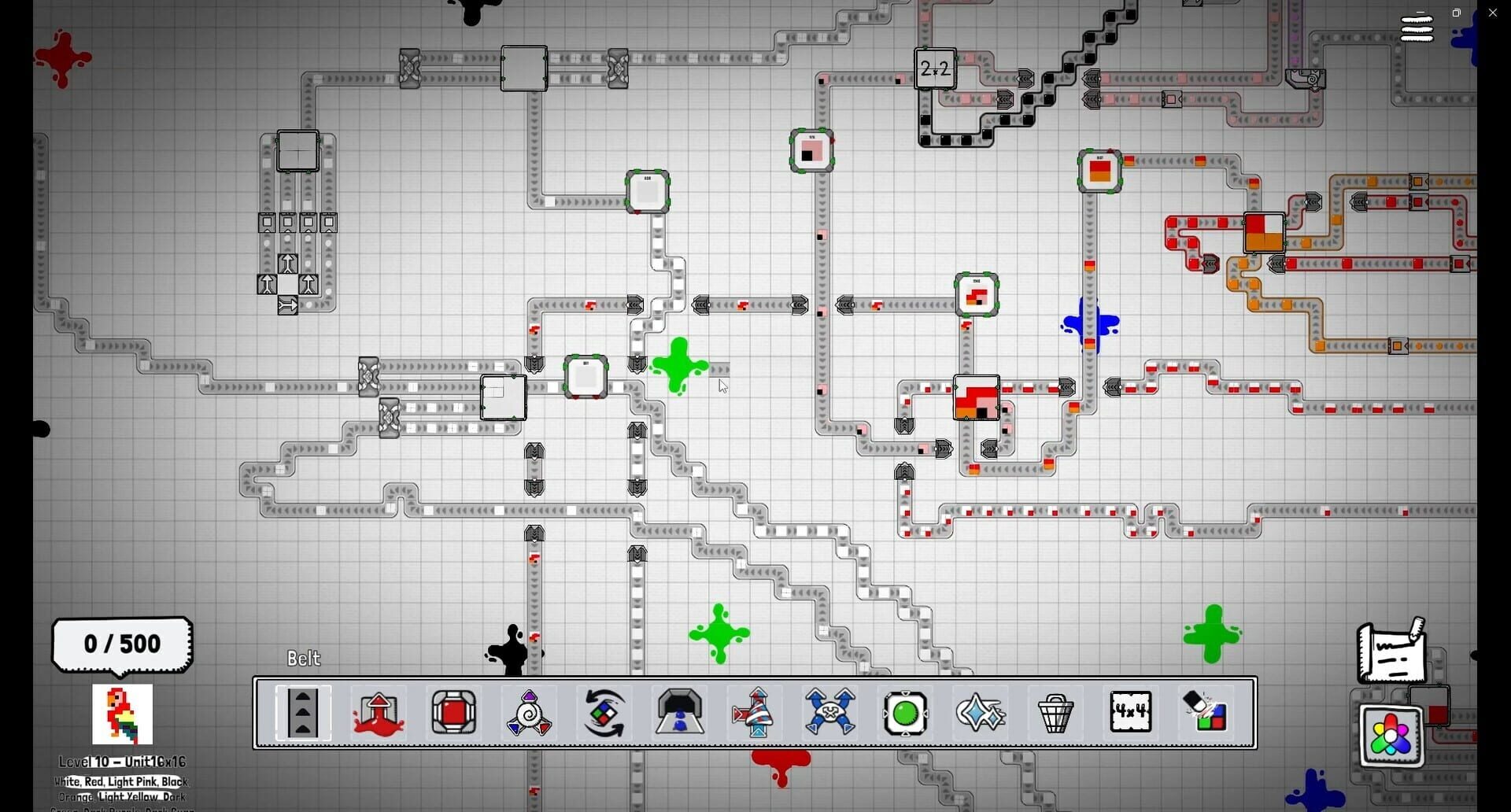Select the red block extractor tool
The height and width of the screenshot is (812, 1511).
pos(453,712)
